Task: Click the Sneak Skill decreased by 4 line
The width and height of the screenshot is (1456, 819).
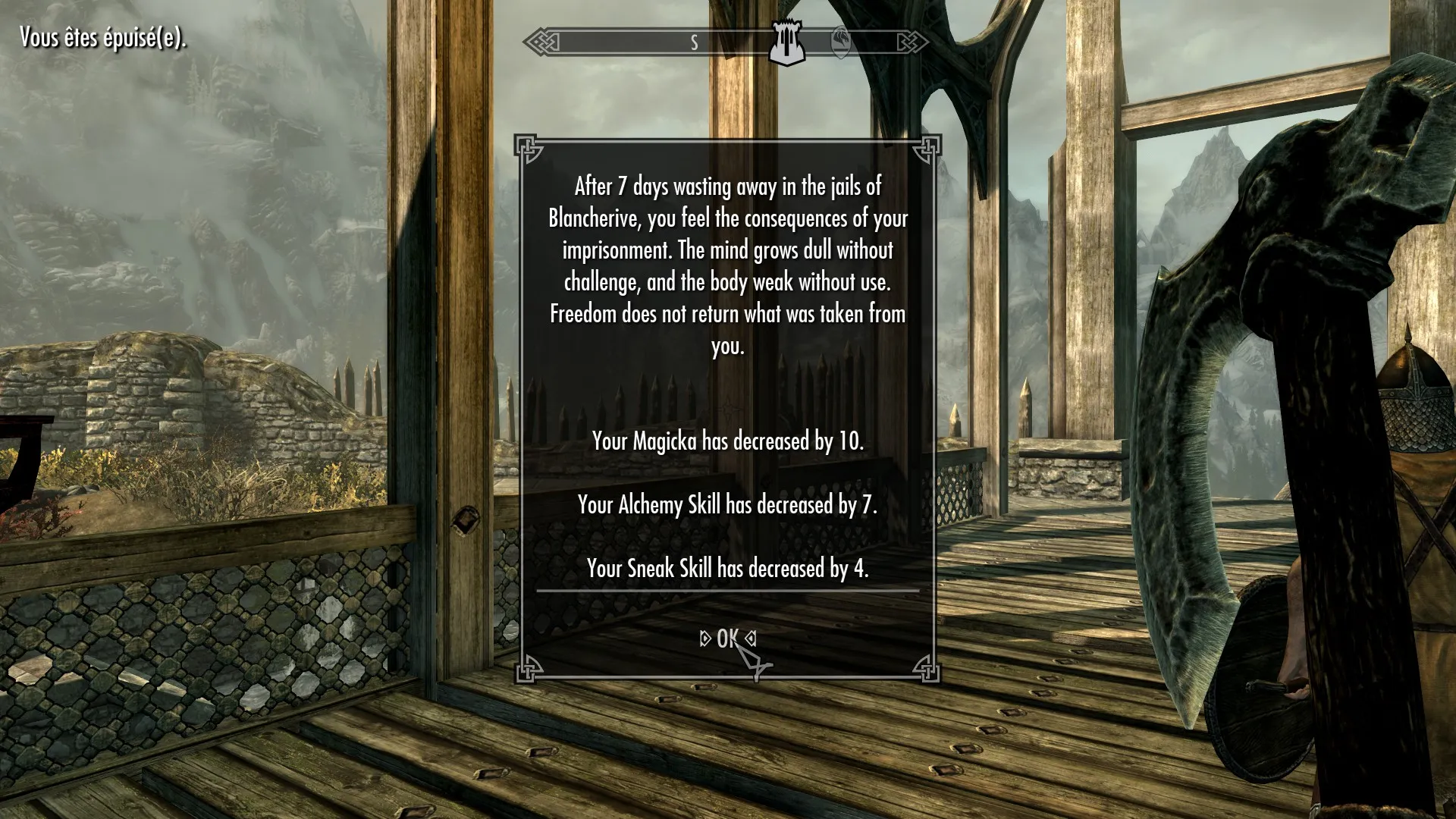Action: [727, 567]
